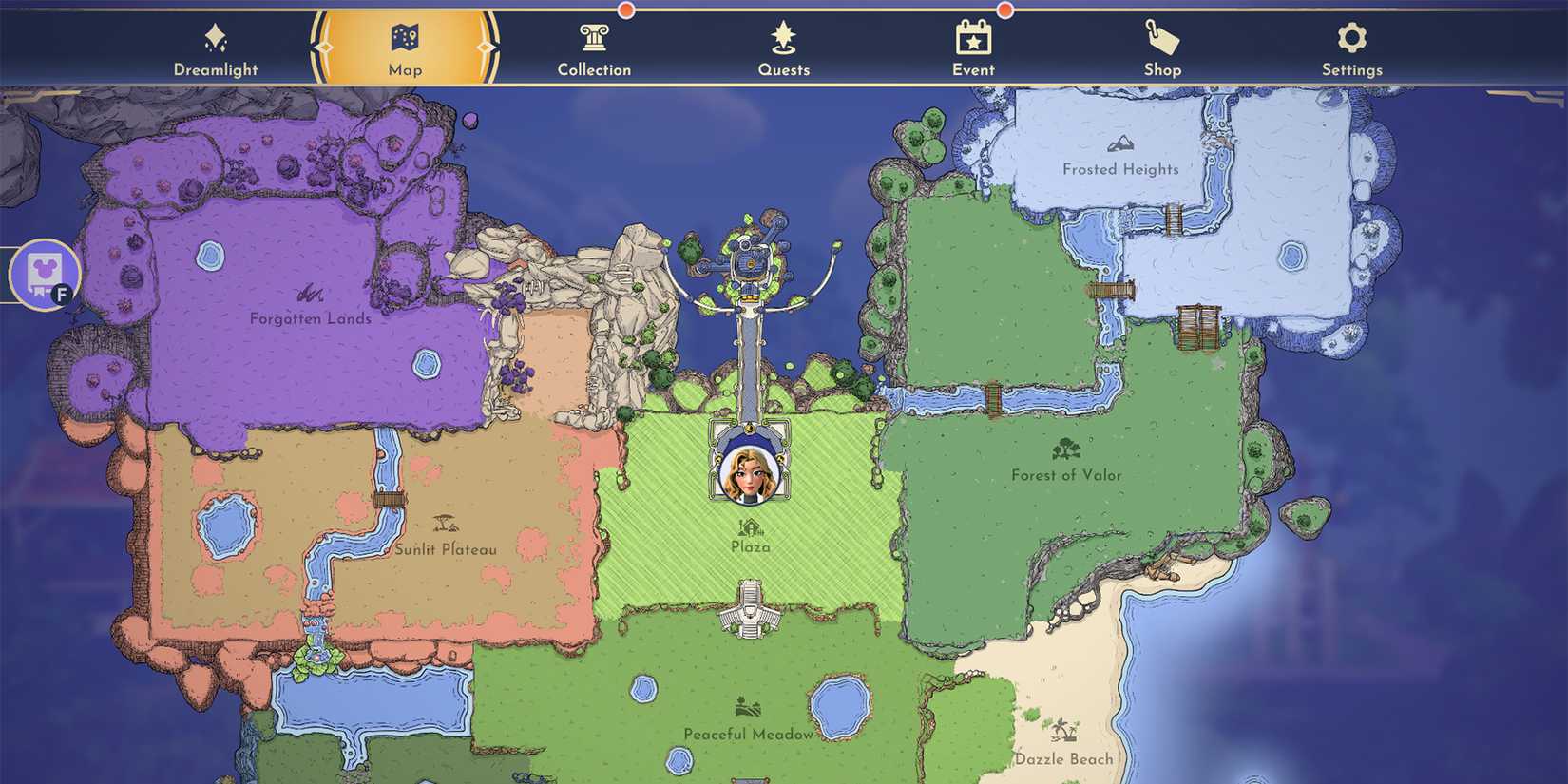The image size is (1568, 784).
Task: Click the Dazzle Beach region label
Action: pos(1062,758)
